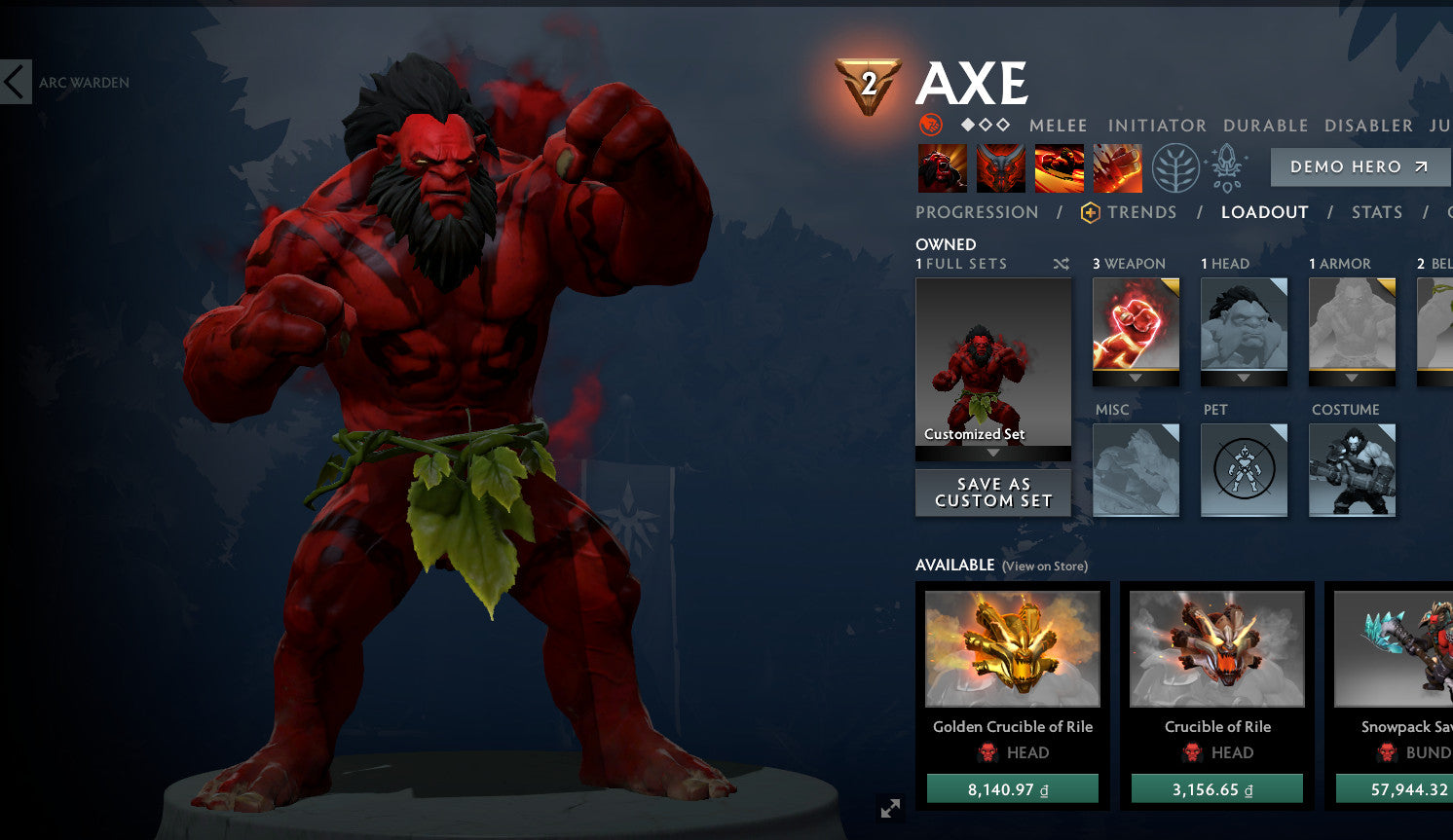This screenshot has height=840, width=1453.
Task: Expand the Customized Set dropdown arrow
Action: pyautogui.click(x=992, y=453)
